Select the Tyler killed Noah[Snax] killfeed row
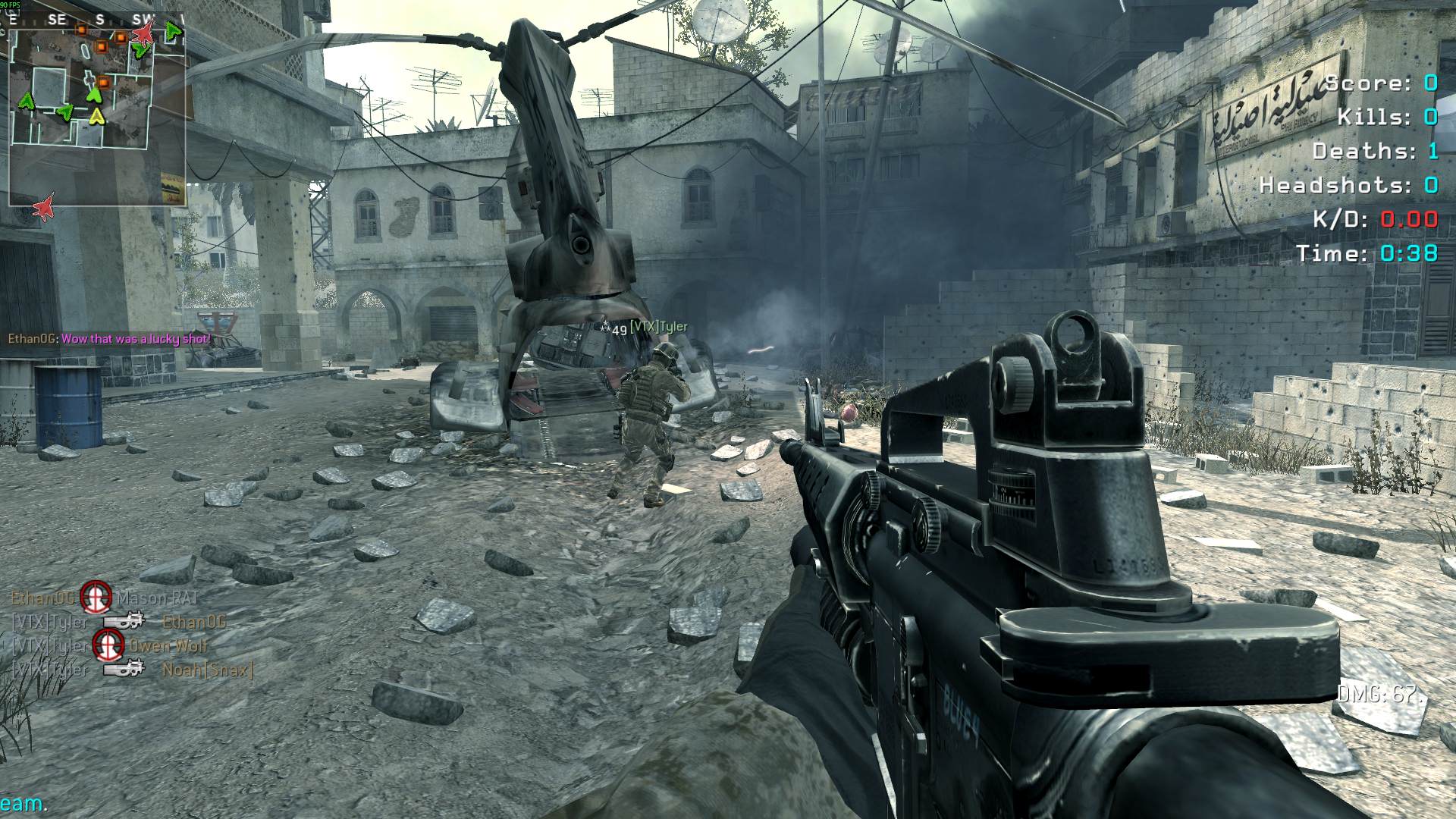 (x=133, y=670)
